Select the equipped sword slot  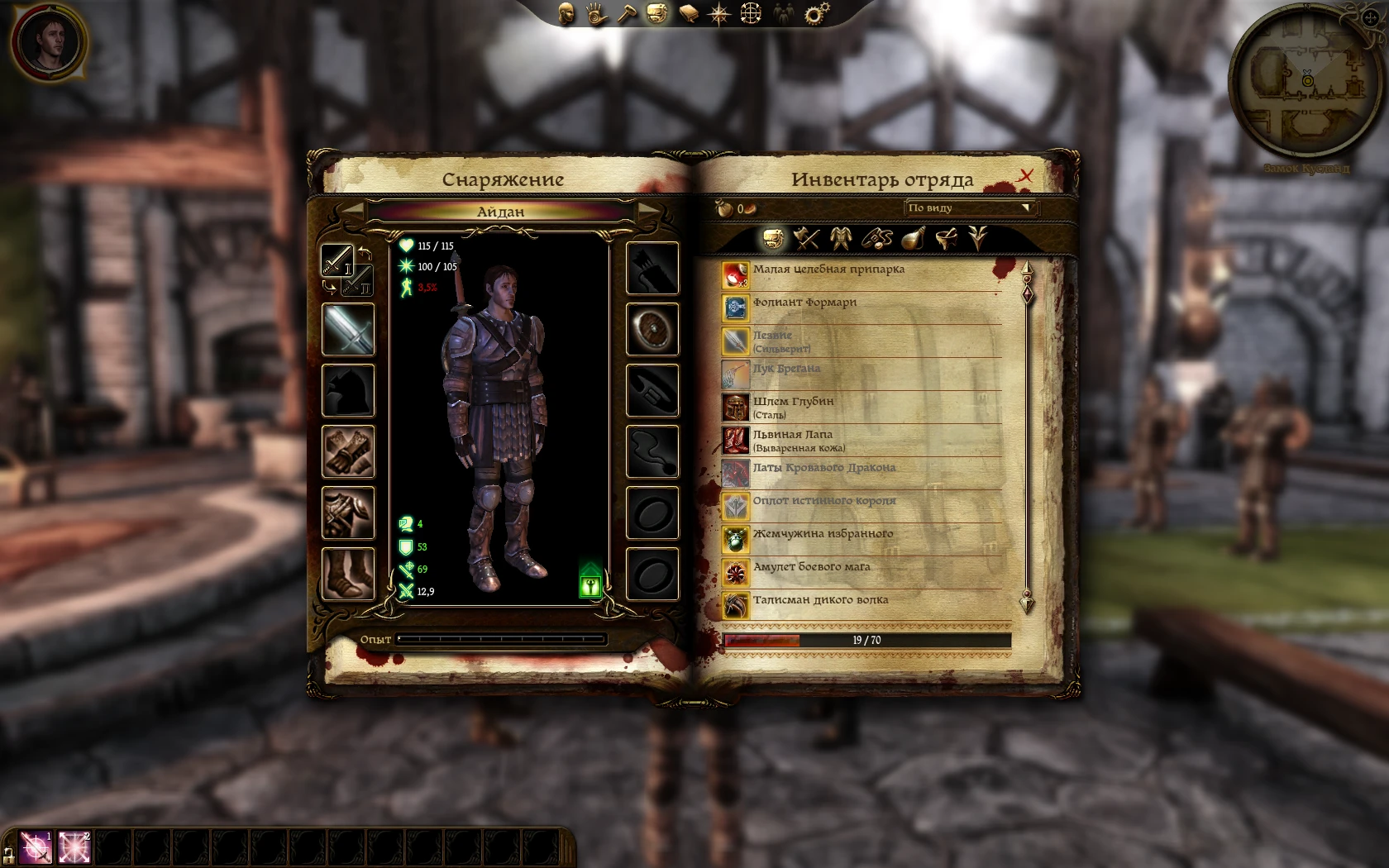[348, 330]
